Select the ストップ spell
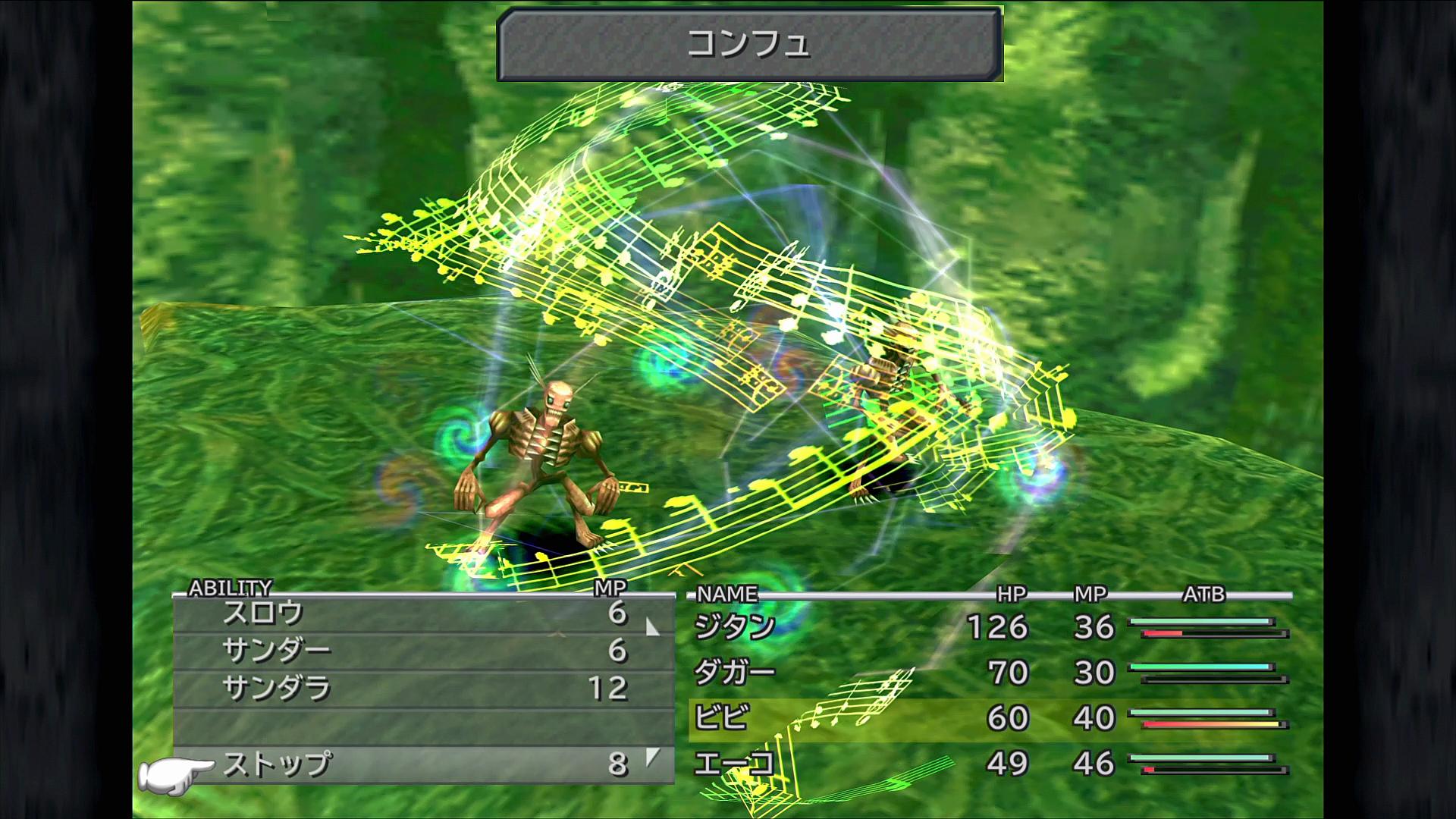Viewport: 1456px width, 819px height. [276, 764]
